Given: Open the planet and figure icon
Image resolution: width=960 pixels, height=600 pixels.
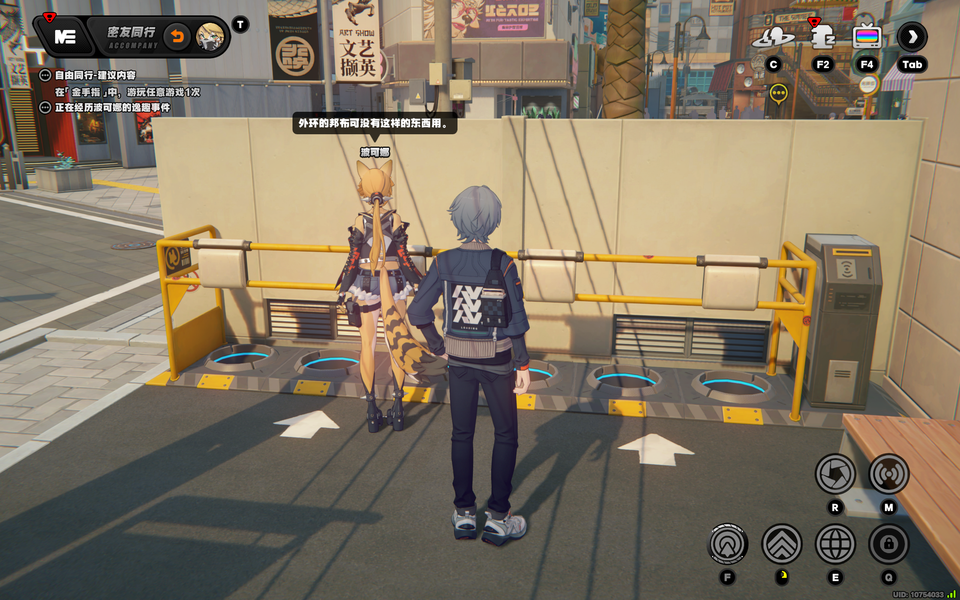Looking at the screenshot, I should 772,37.
